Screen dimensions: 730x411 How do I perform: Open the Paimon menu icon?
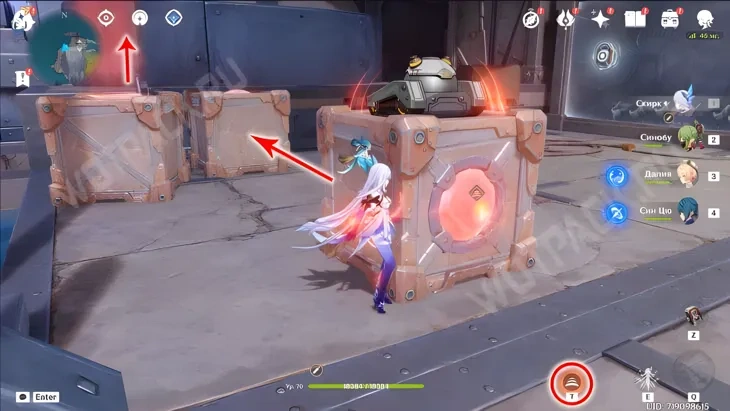click(x=21, y=19)
